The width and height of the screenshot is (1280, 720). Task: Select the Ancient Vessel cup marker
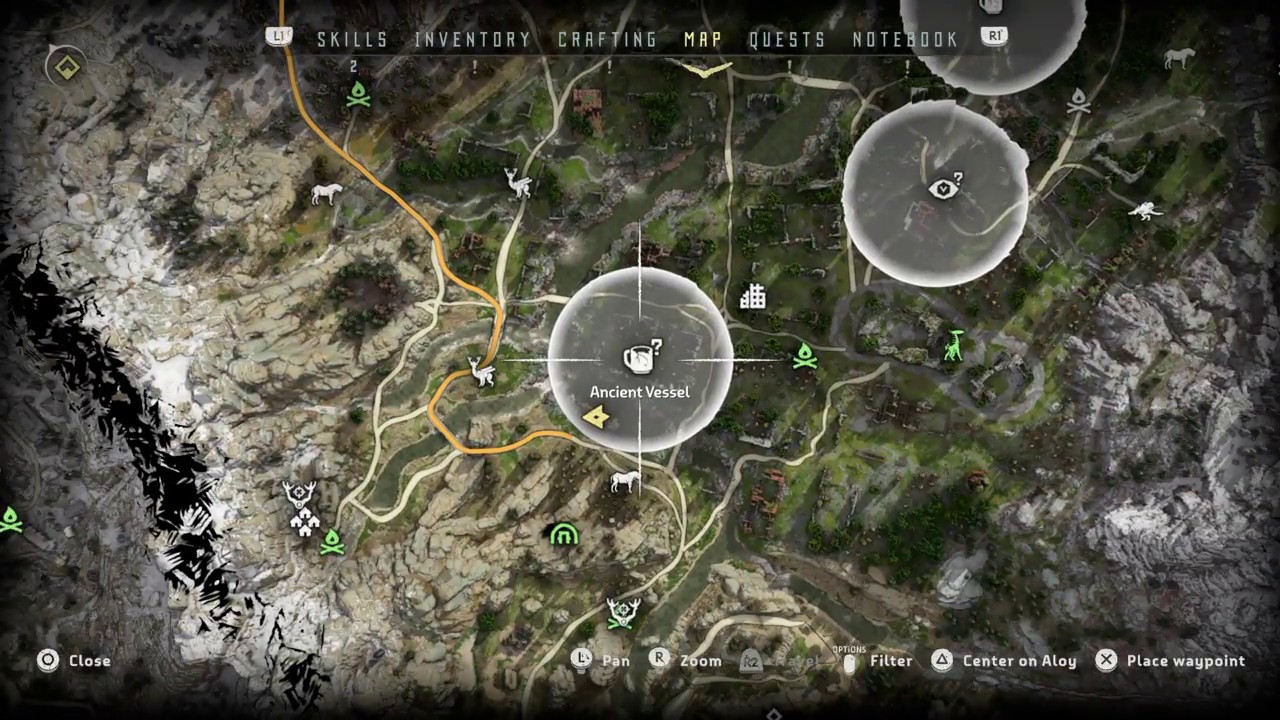(641, 357)
